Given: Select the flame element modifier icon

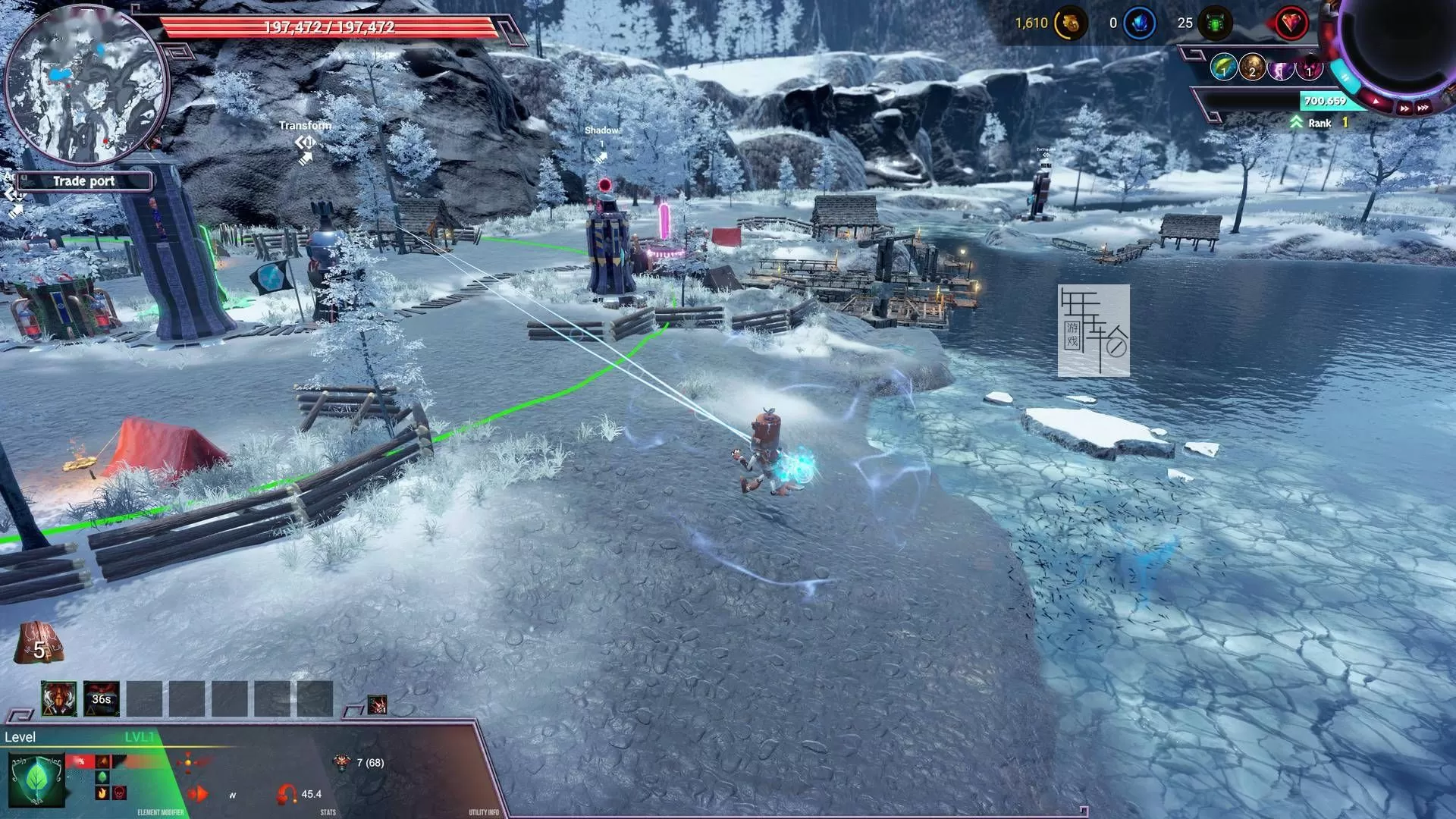Looking at the screenshot, I should tap(102, 793).
